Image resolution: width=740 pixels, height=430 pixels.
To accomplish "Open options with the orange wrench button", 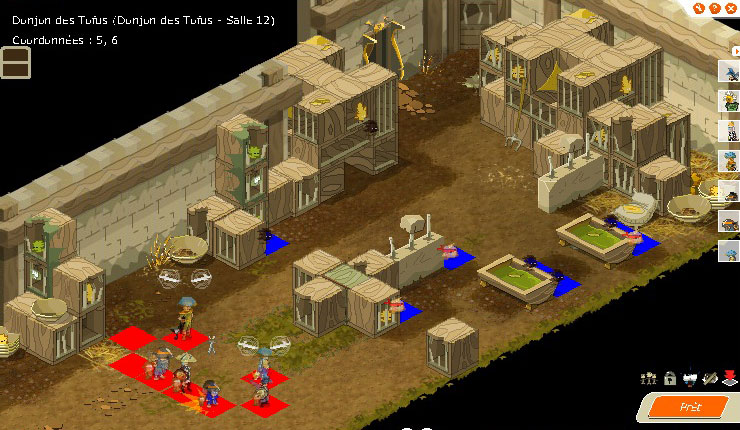I will pos(701,9).
